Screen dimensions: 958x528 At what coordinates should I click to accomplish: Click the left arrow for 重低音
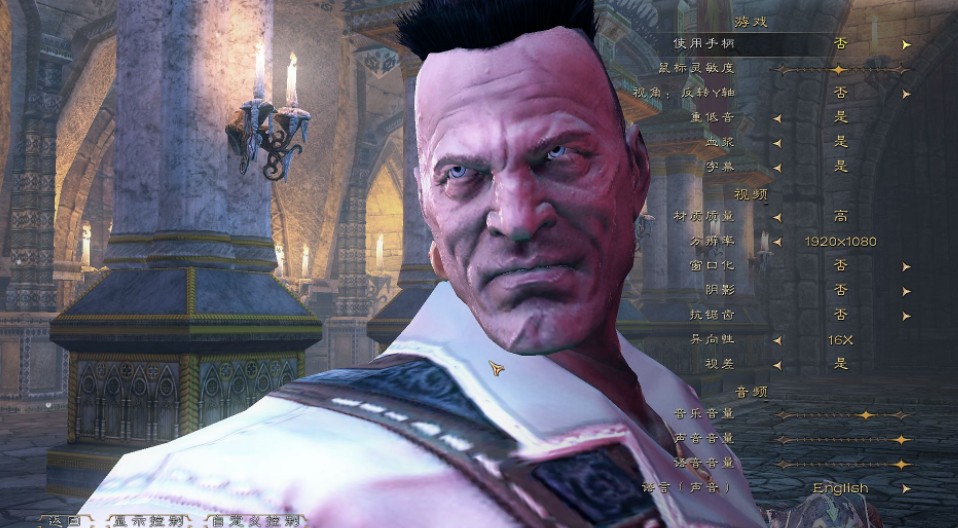coord(777,117)
